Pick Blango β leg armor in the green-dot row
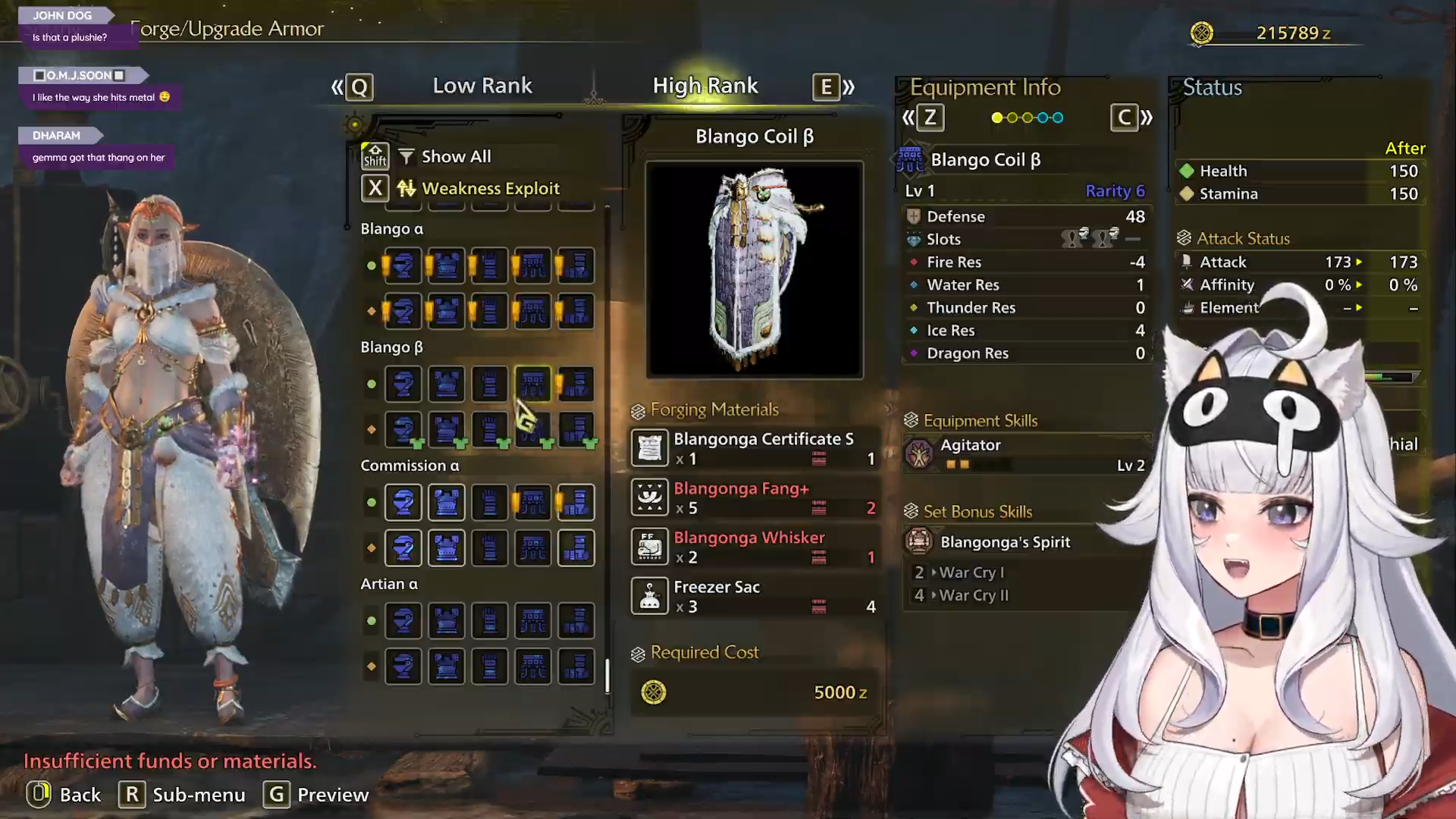The width and height of the screenshot is (1456, 819). pos(576,384)
